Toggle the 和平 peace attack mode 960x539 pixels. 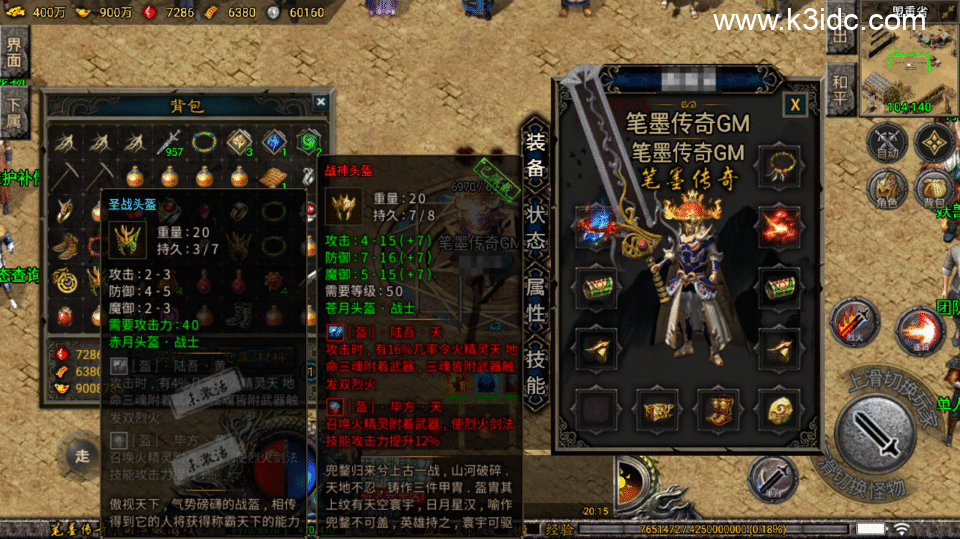pos(840,93)
